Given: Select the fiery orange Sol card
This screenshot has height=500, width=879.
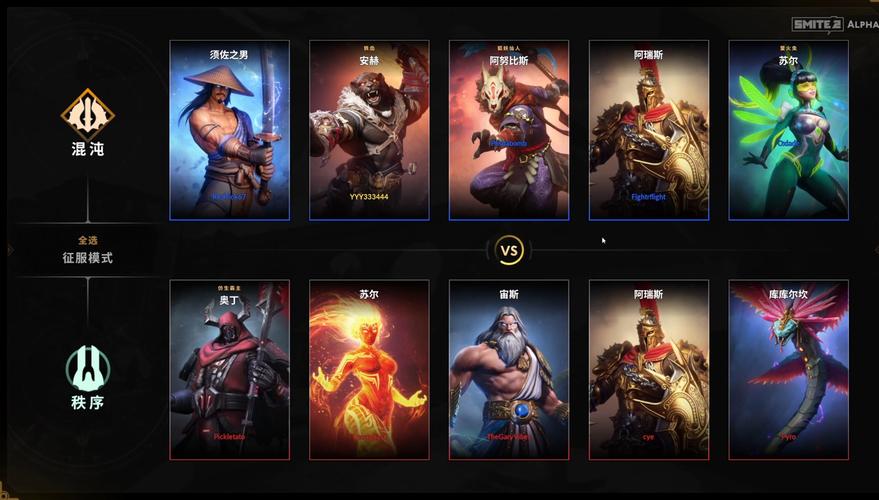Looking at the screenshot, I should click(x=369, y=370).
